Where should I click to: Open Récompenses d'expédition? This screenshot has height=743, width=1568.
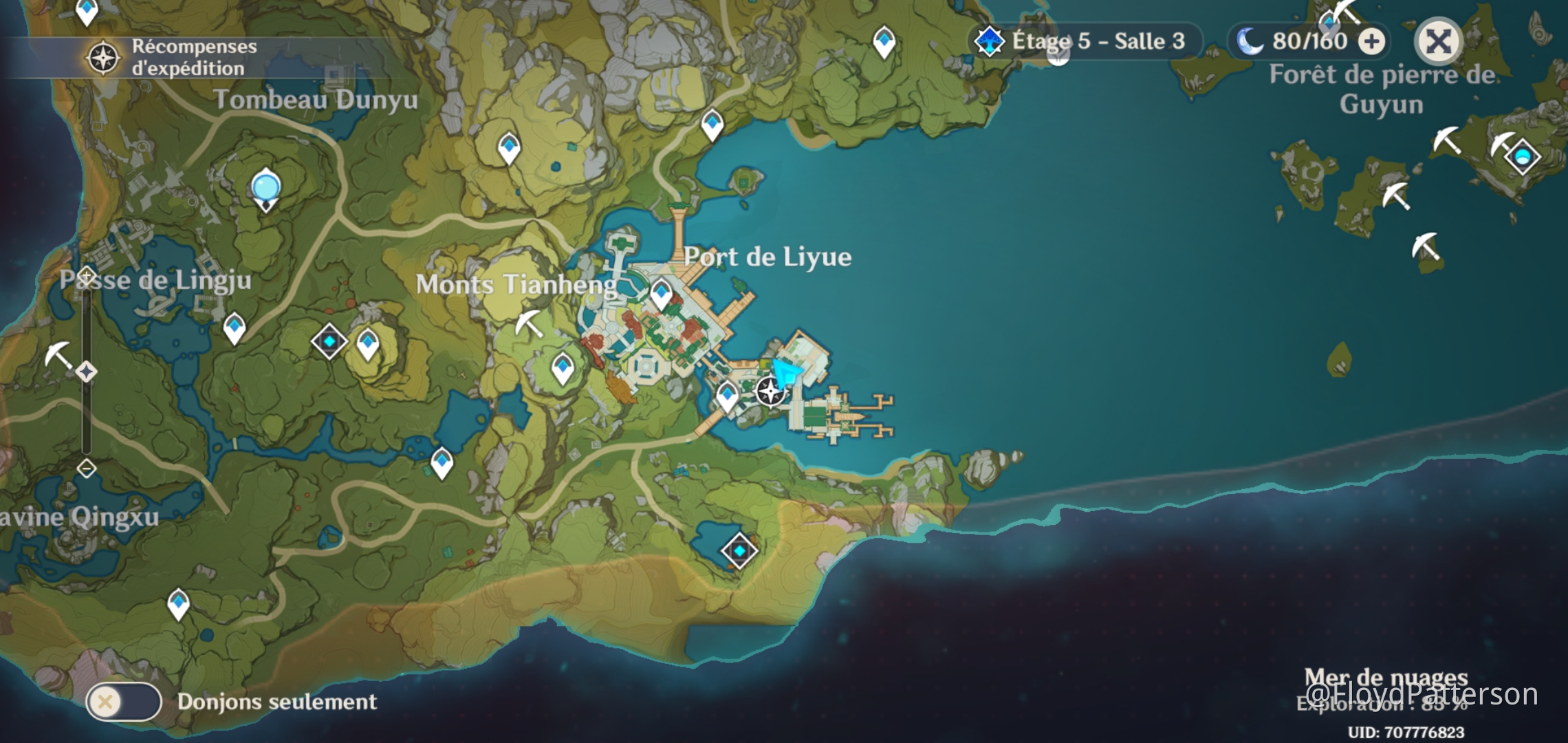pos(172,58)
